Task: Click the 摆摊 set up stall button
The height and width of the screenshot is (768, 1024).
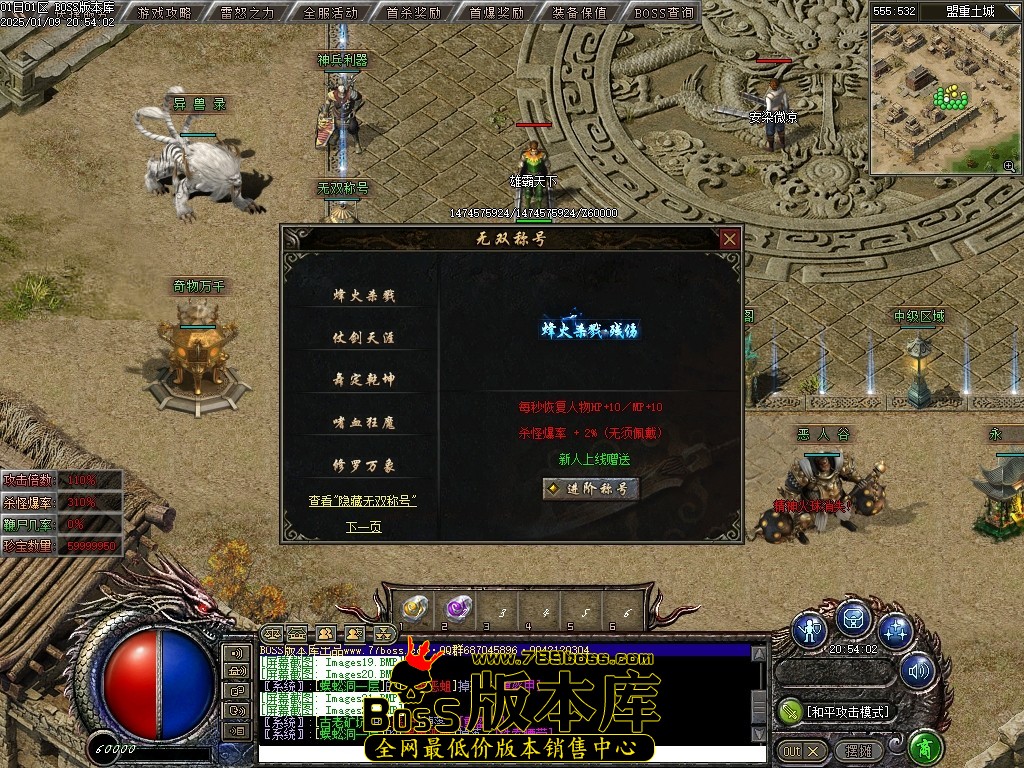Action: click(859, 750)
